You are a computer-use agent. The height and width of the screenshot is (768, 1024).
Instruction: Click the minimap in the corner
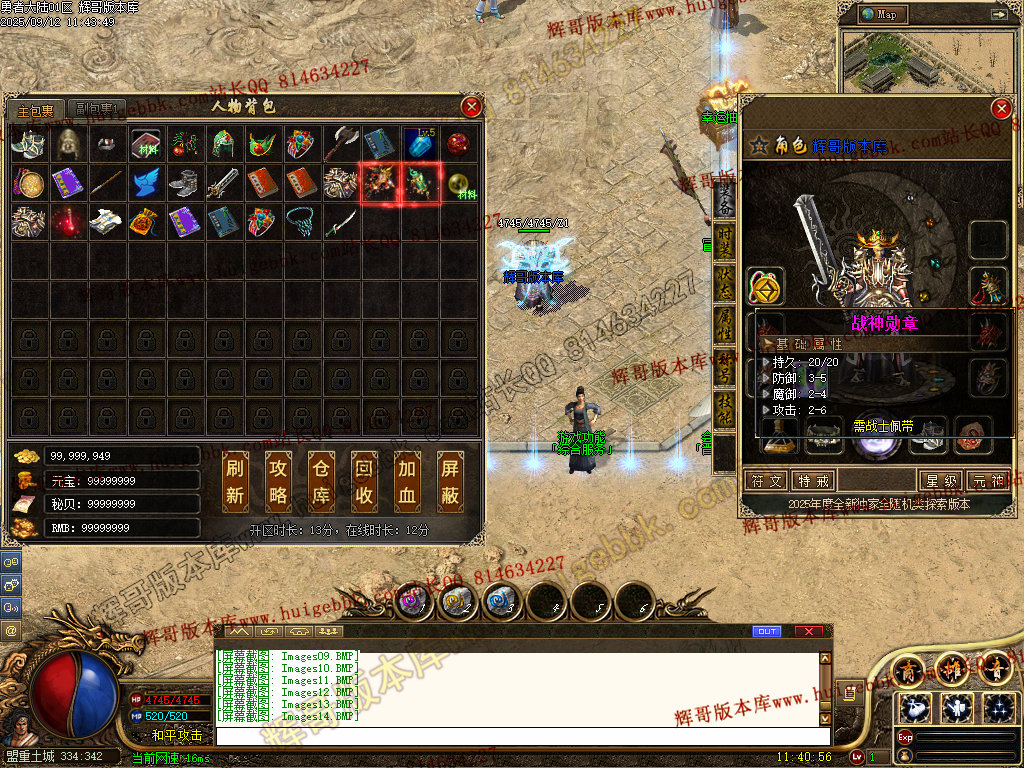[930, 62]
